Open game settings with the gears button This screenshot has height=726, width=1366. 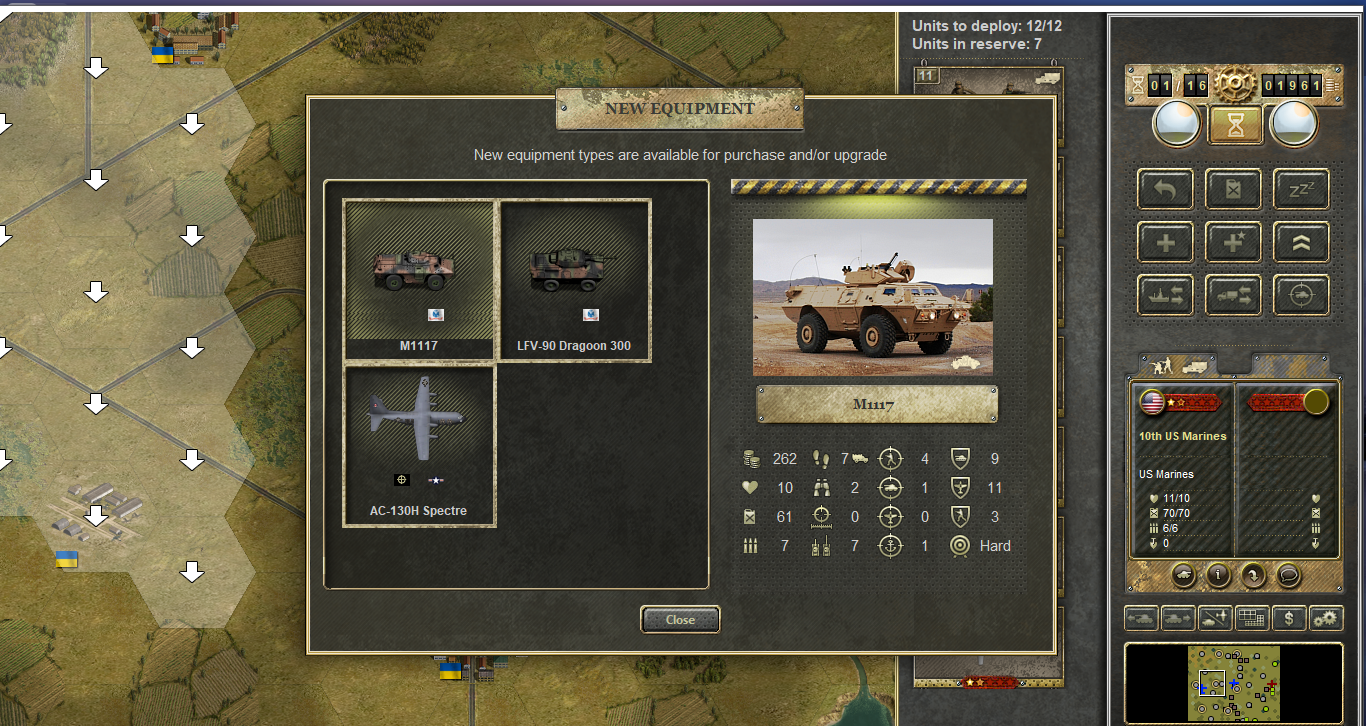pyautogui.click(x=1326, y=619)
